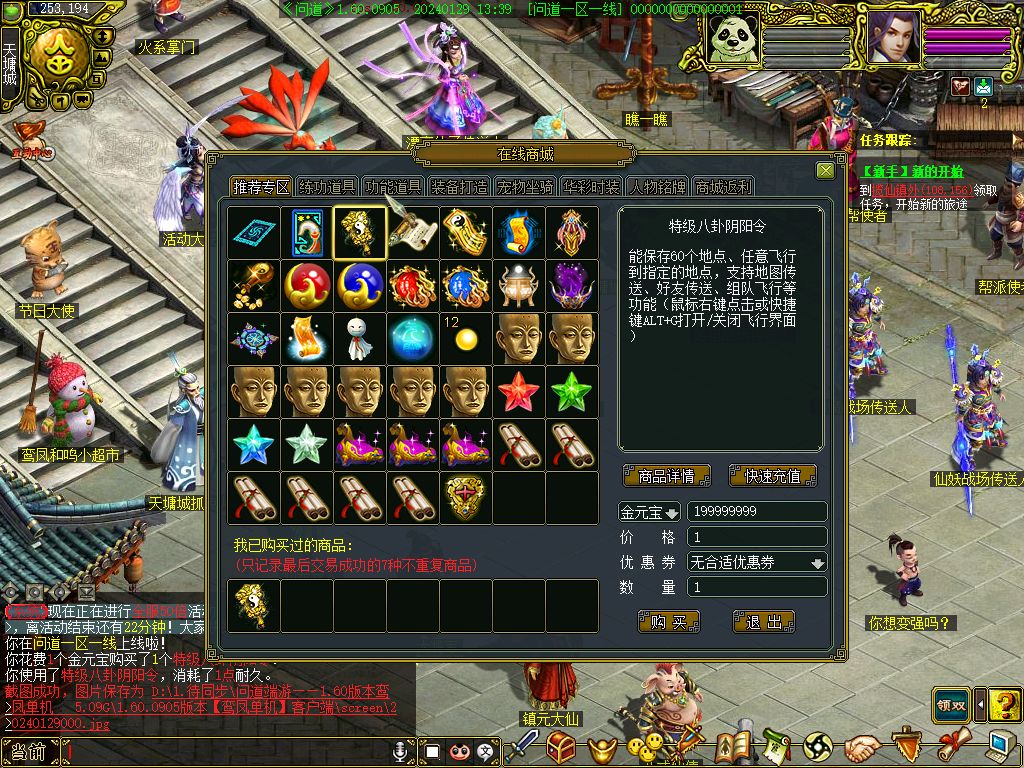Expand the coupon dropdown 无合适优惠券
This screenshot has height=768, width=1024.
click(757, 563)
